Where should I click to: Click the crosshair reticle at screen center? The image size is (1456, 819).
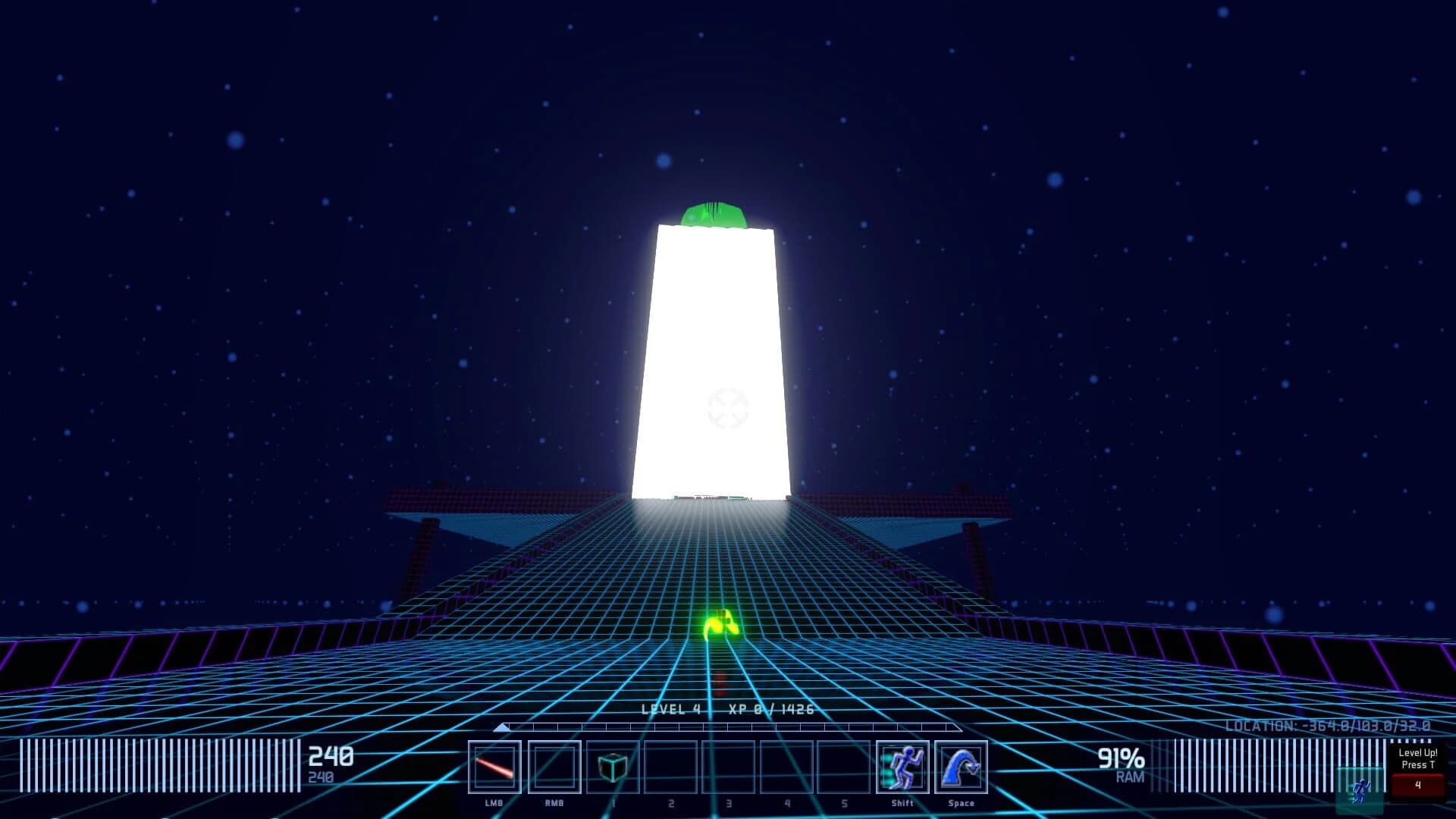[728, 409]
